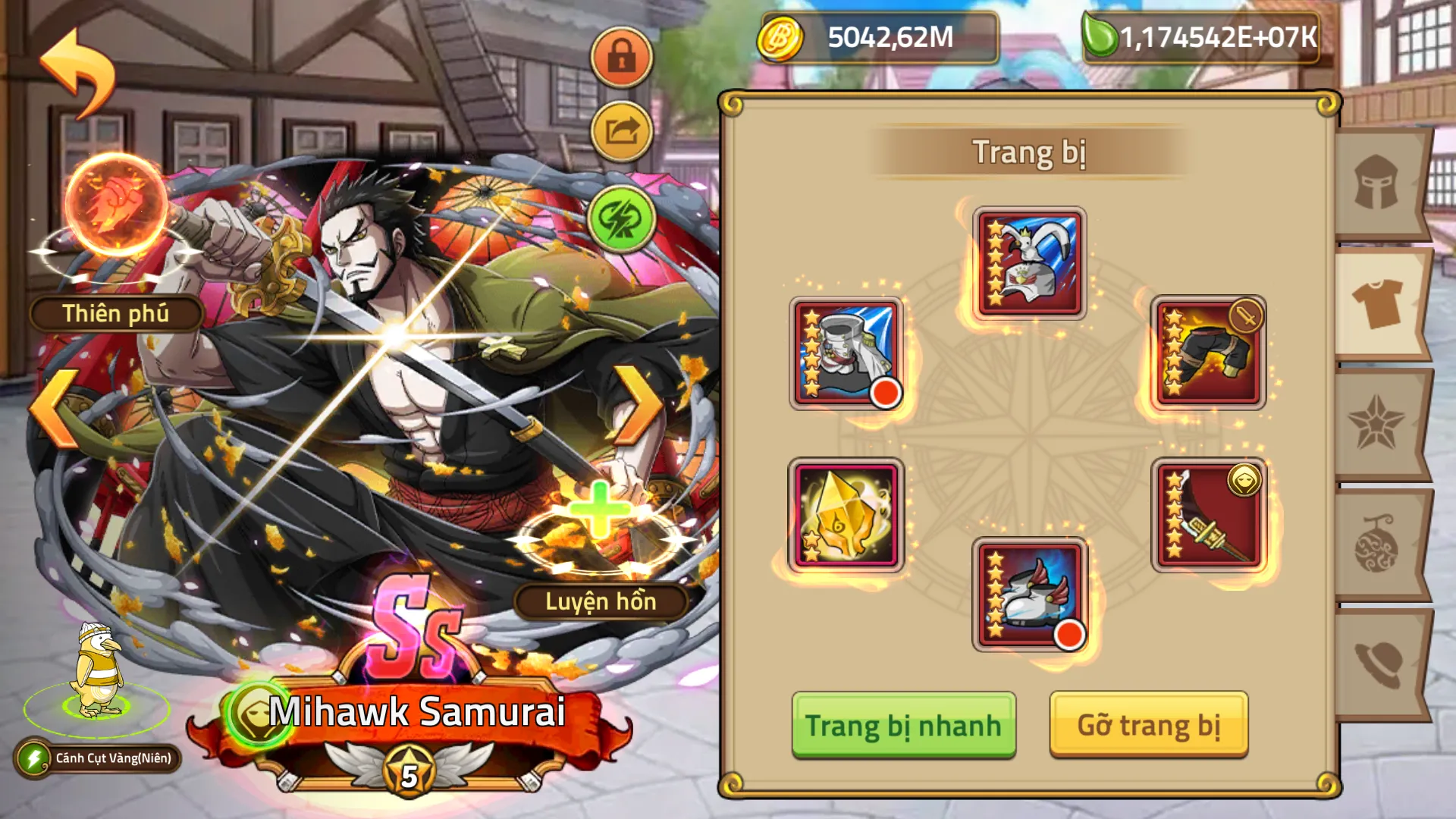1456x819 pixels.
Task: Click the right arrow to next character
Action: pos(643,406)
